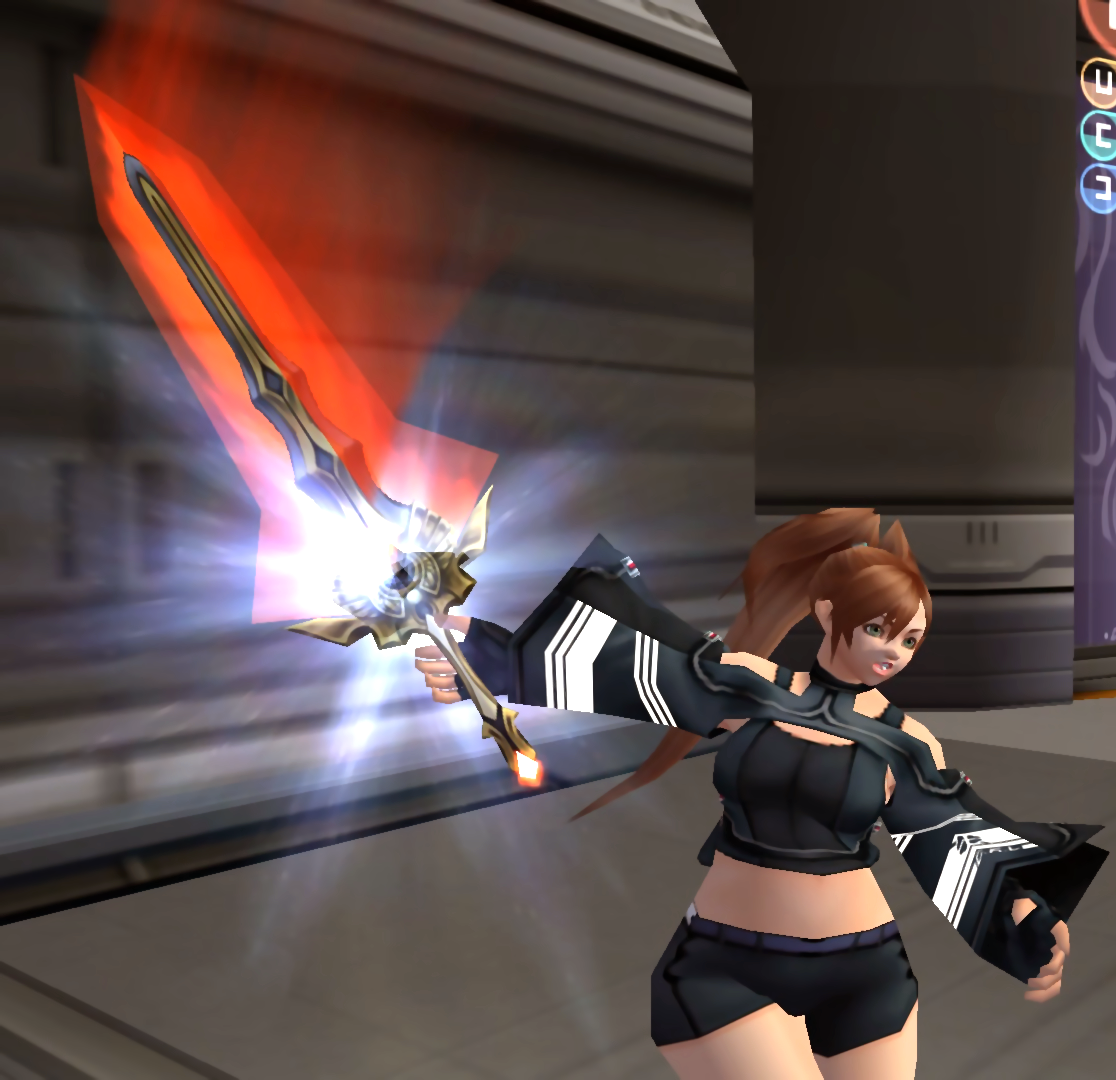Activate the blue-ringed circular palette icon
Screen dimensions: 1116x1080
pyautogui.click(x=1100, y=187)
